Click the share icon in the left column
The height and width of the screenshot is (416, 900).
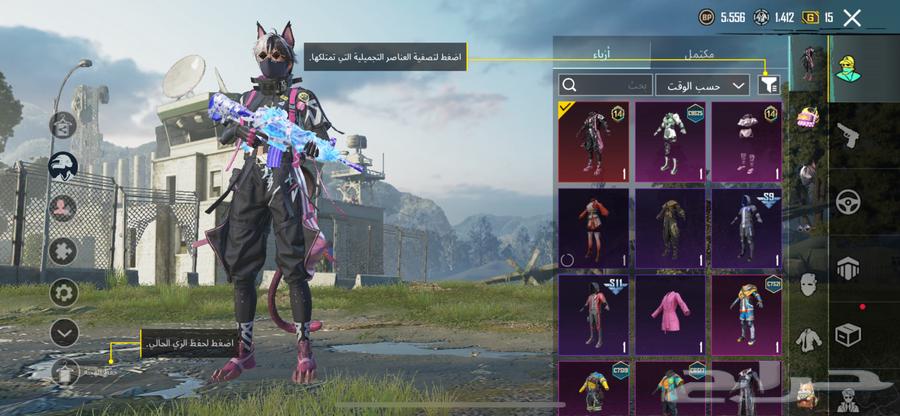click(64, 125)
